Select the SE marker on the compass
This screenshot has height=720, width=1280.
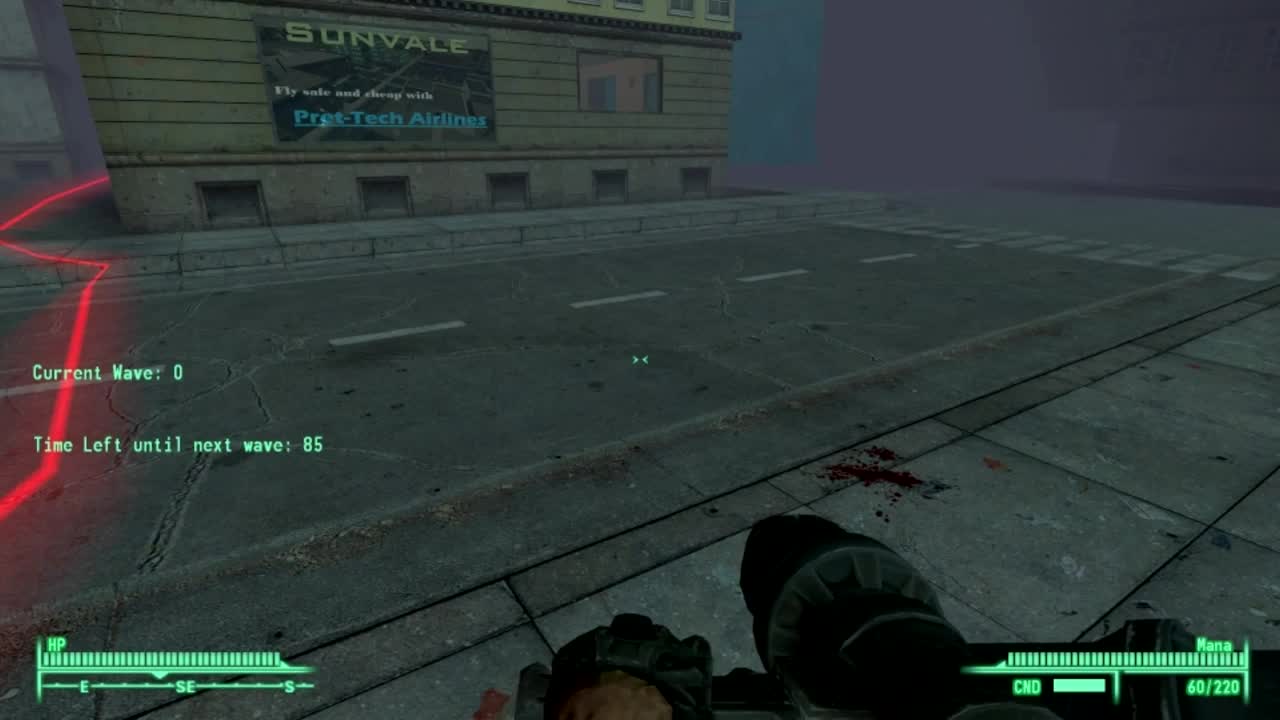tap(185, 686)
